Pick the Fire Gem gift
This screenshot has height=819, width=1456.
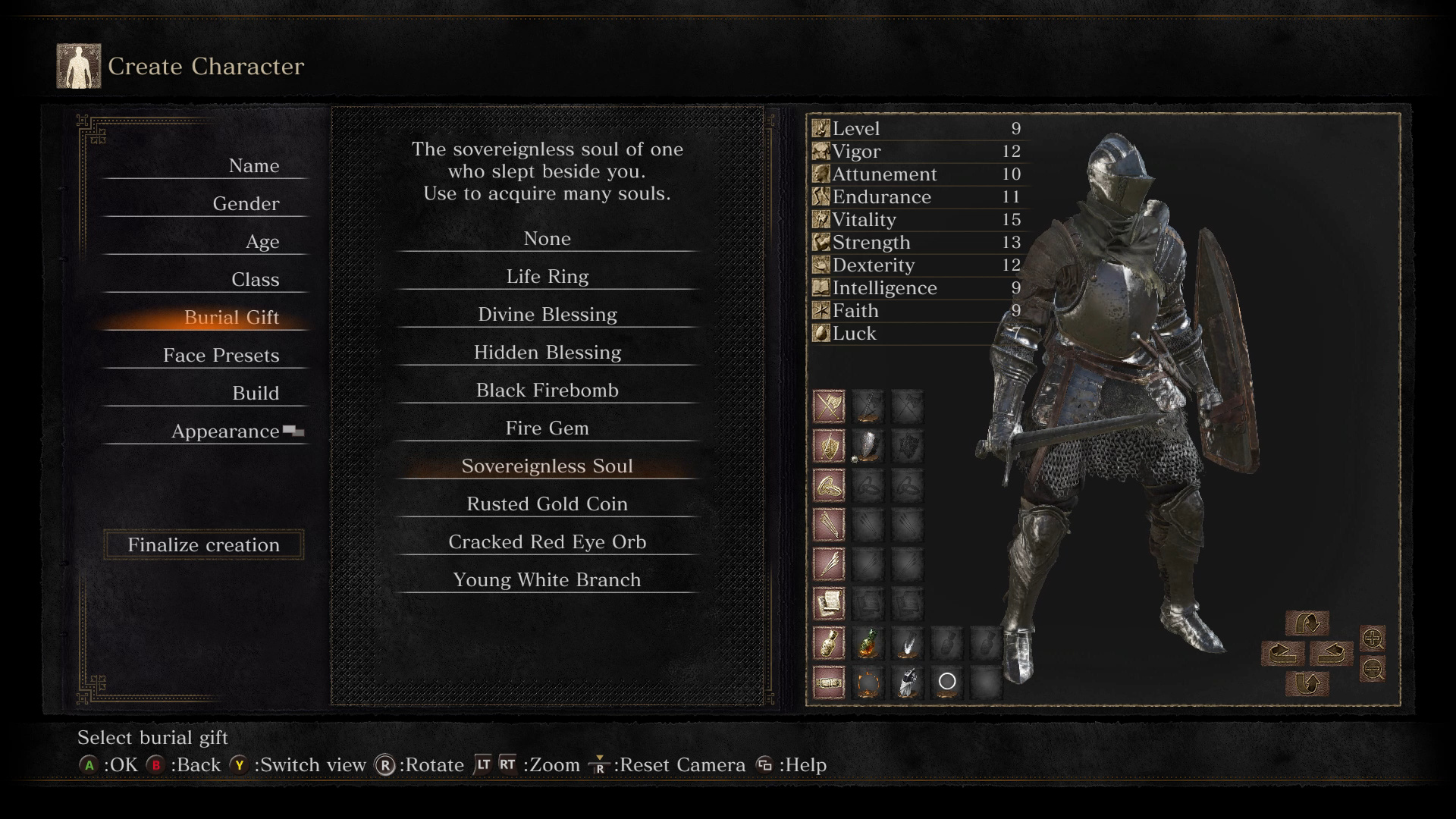click(547, 428)
